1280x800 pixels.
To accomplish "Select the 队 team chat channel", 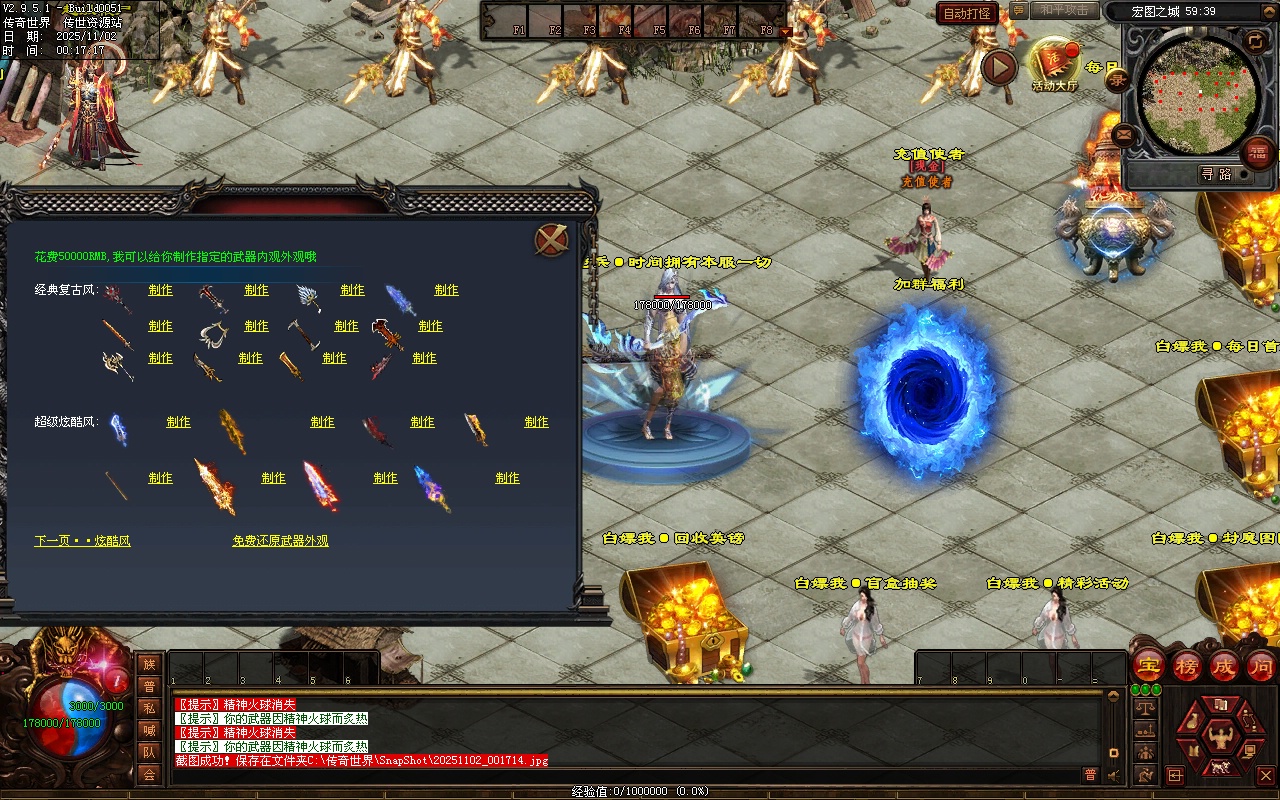I will pos(149,752).
